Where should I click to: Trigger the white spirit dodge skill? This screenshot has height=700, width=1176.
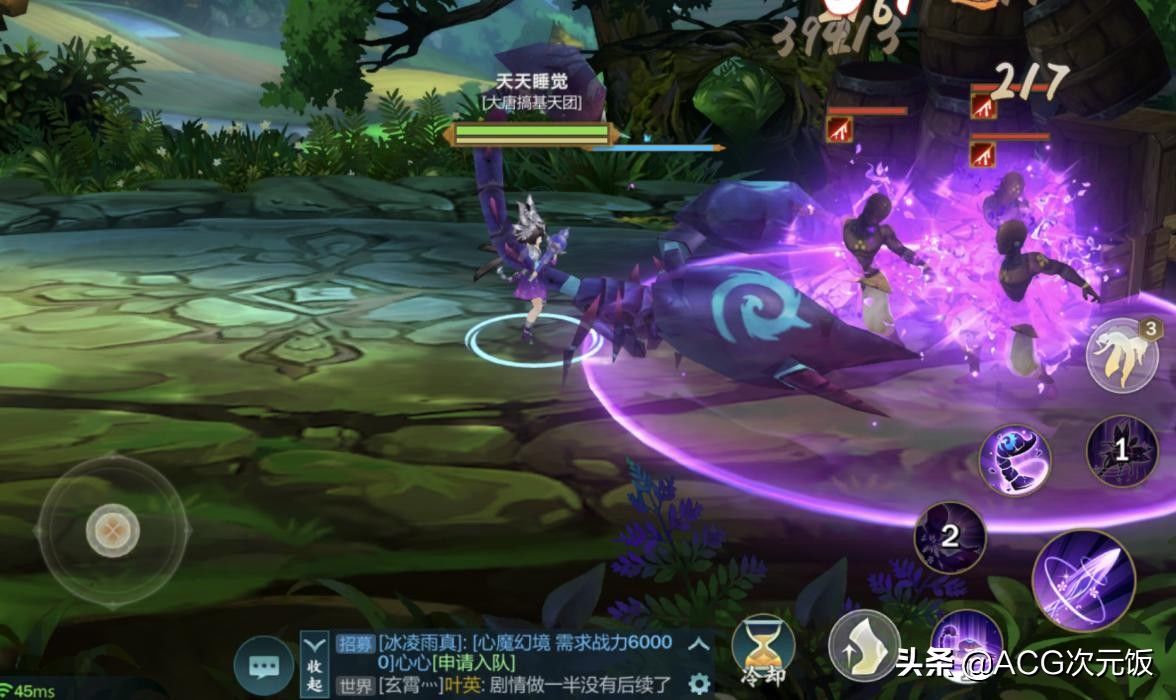coord(1122,356)
